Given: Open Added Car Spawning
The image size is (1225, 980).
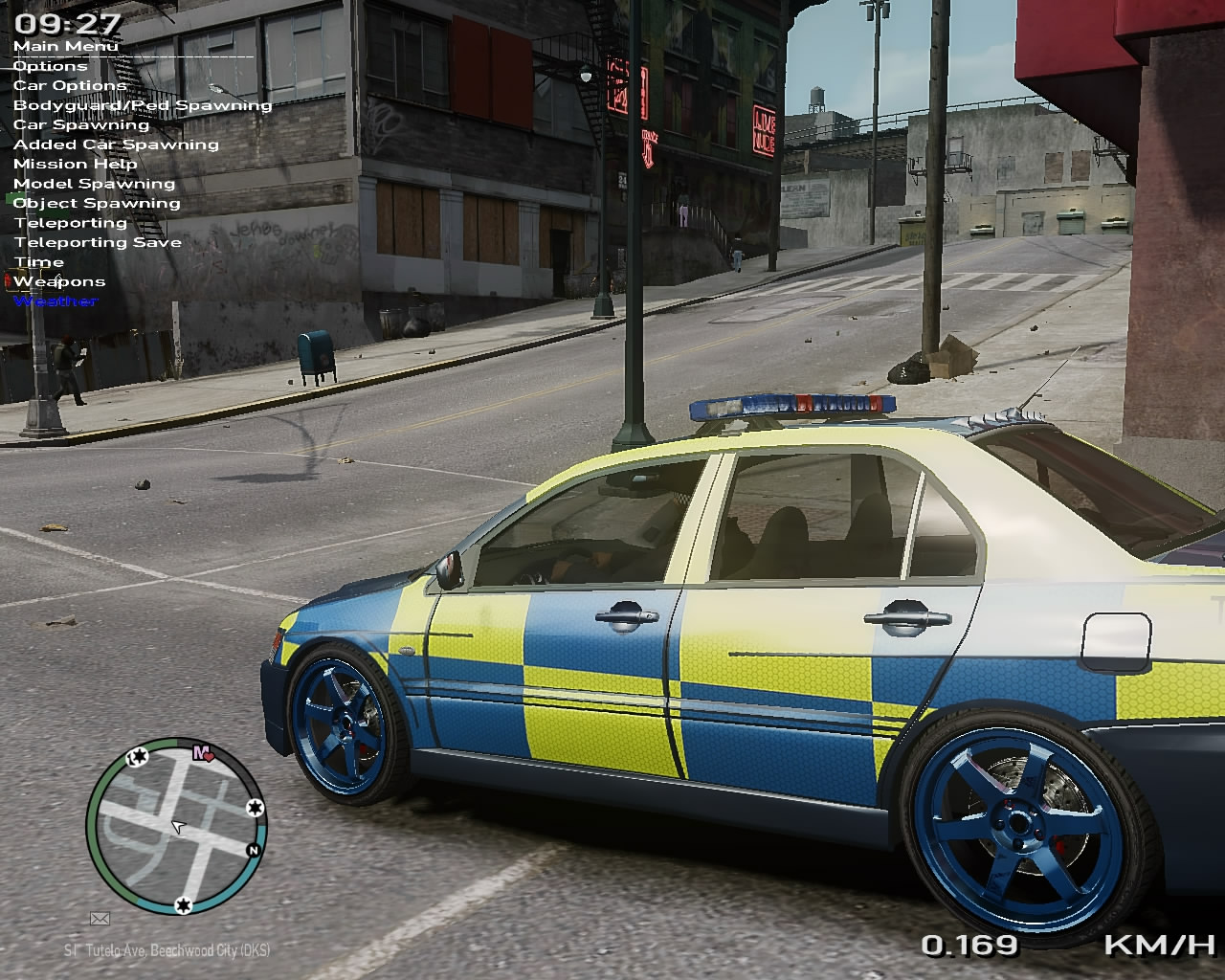Looking at the screenshot, I should click(116, 145).
